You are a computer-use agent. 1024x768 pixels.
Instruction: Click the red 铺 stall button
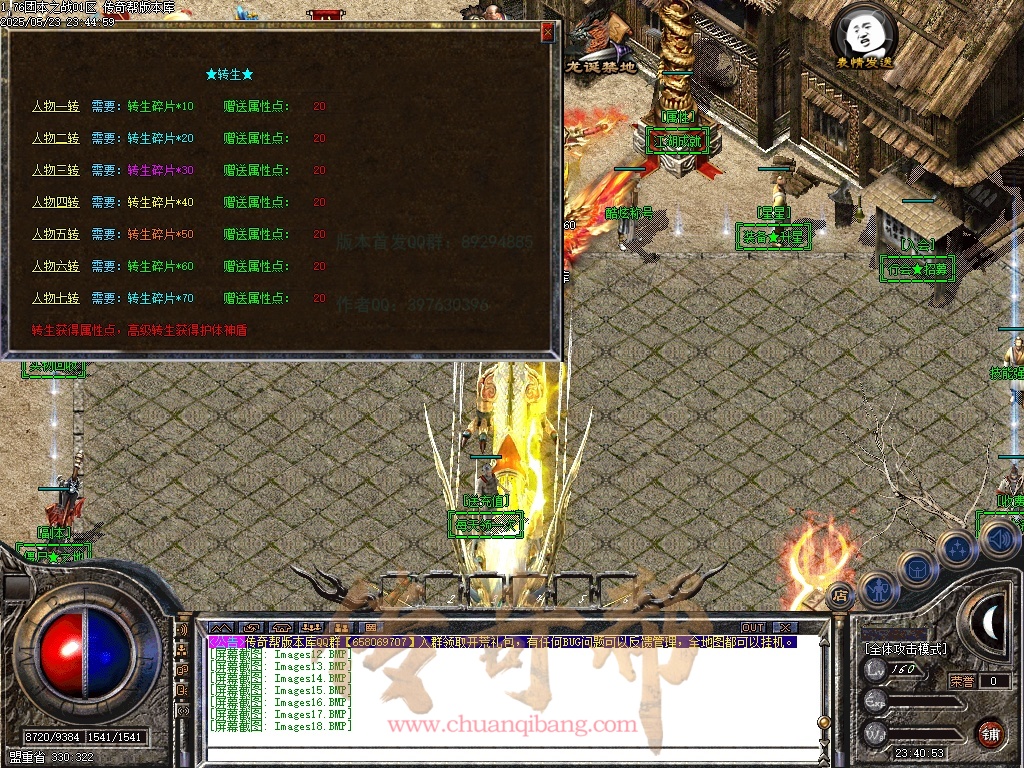tap(990, 733)
